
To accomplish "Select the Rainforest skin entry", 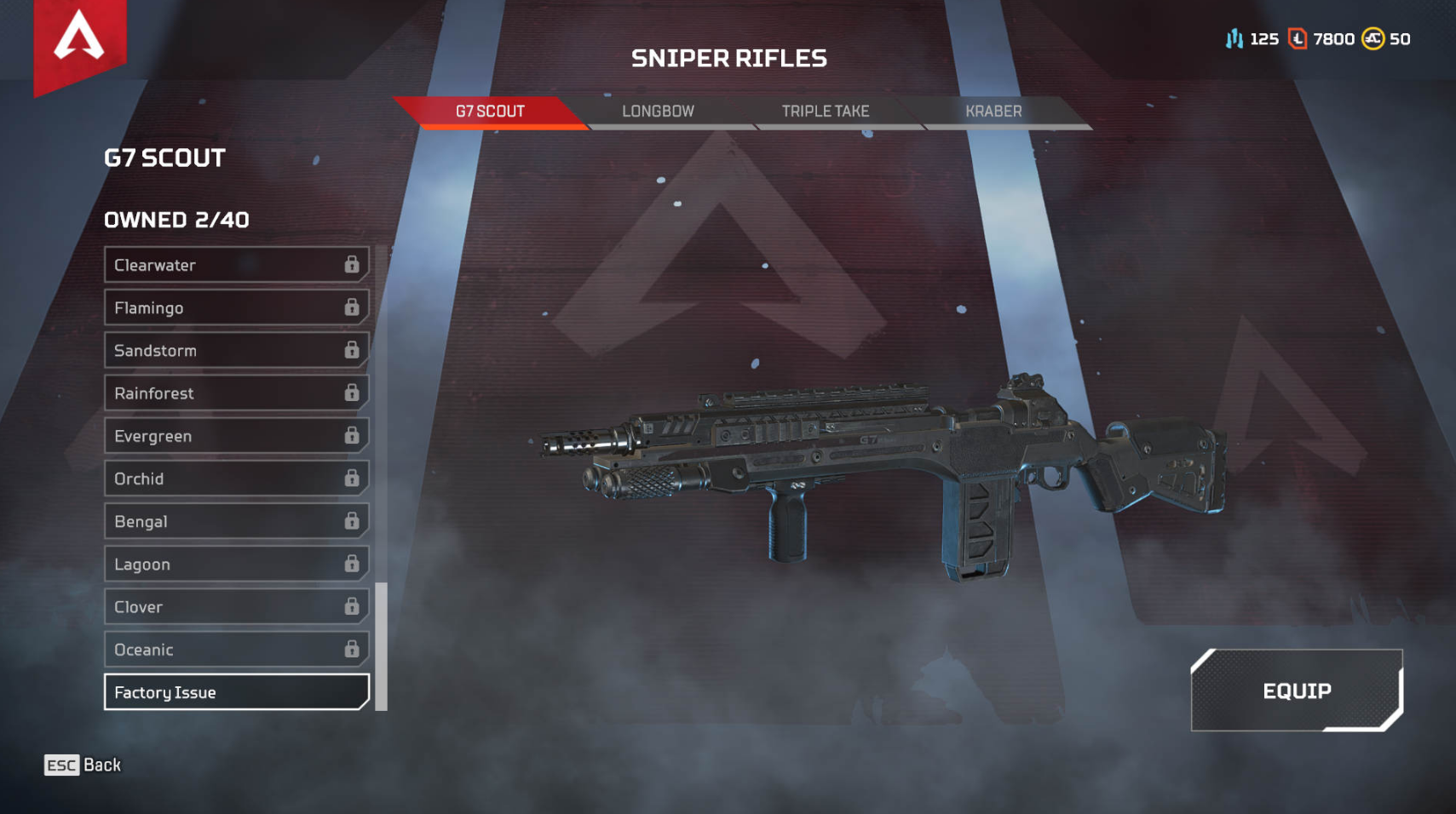I will pos(236,393).
